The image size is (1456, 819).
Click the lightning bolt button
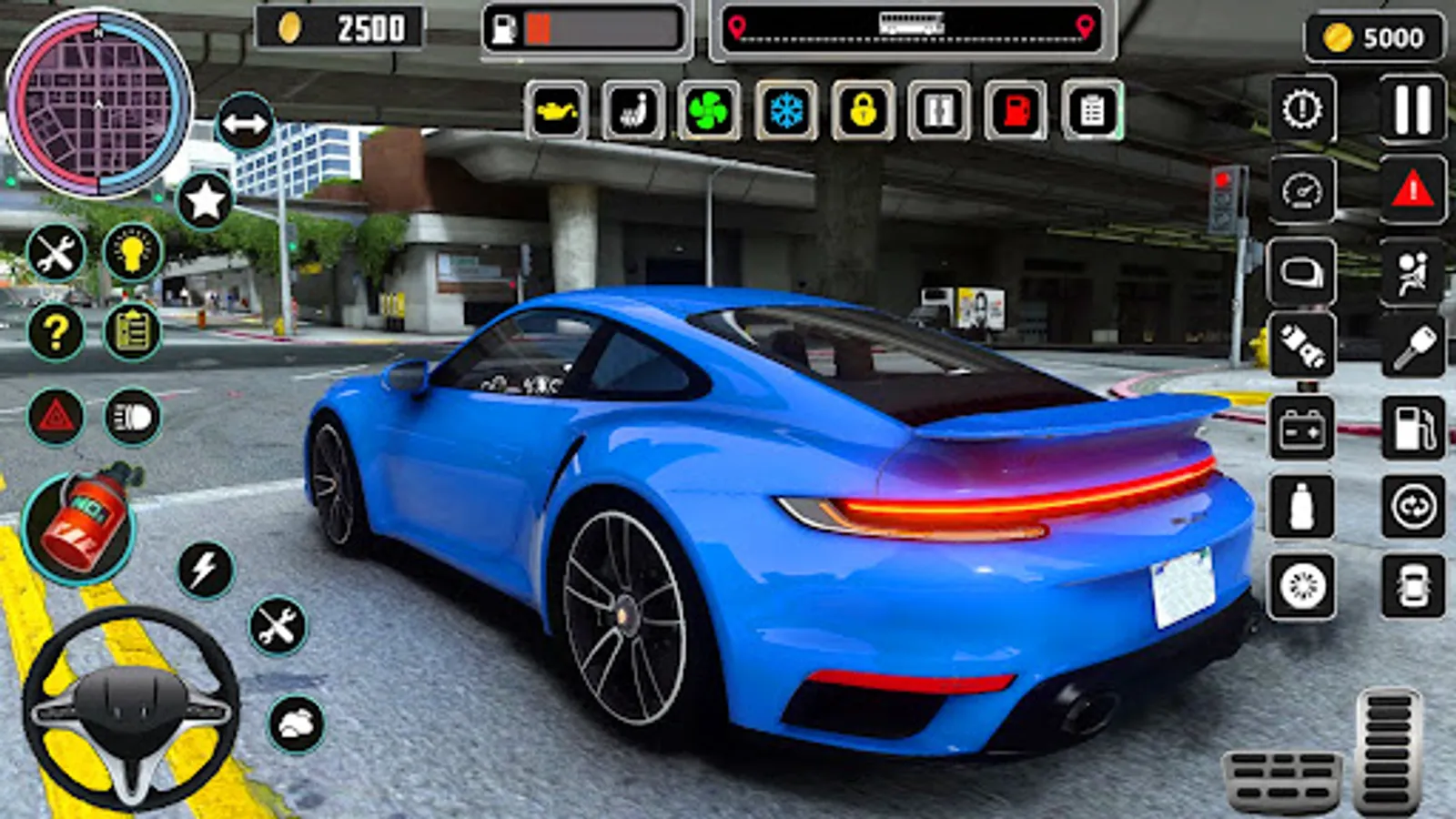pos(205,571)
